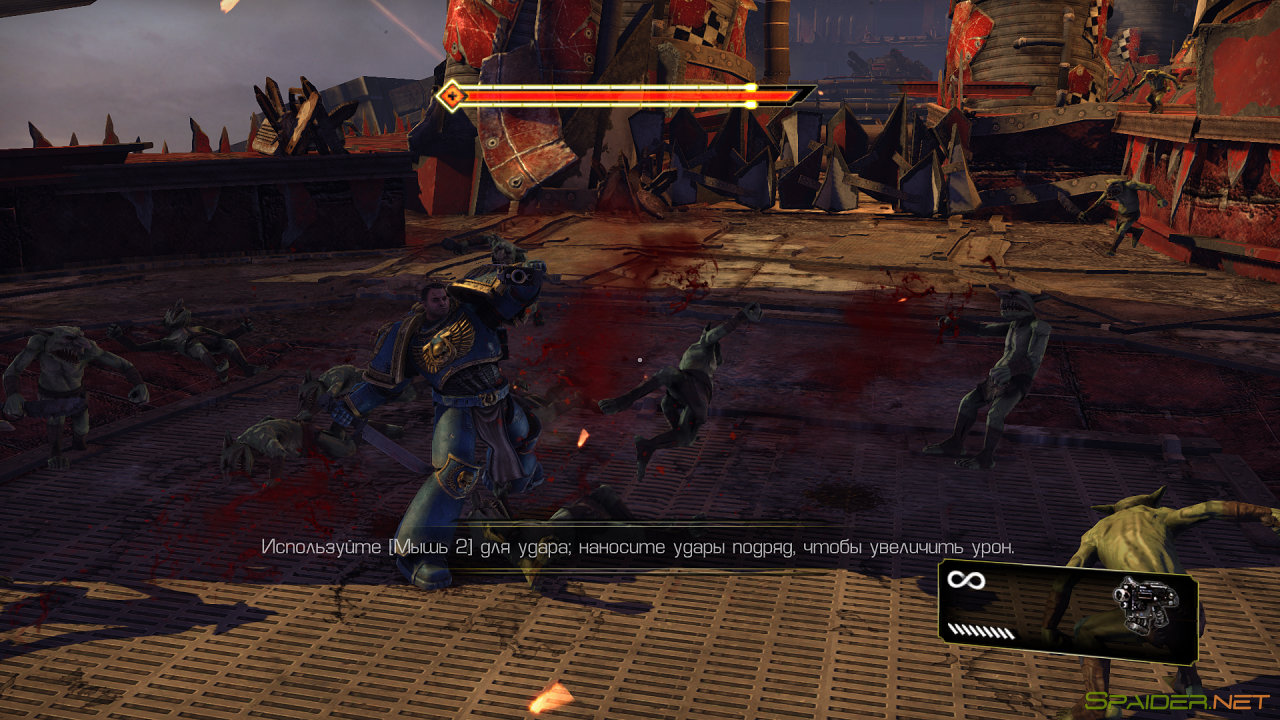Click the tutorial tooltip about strike attacks

637,545
